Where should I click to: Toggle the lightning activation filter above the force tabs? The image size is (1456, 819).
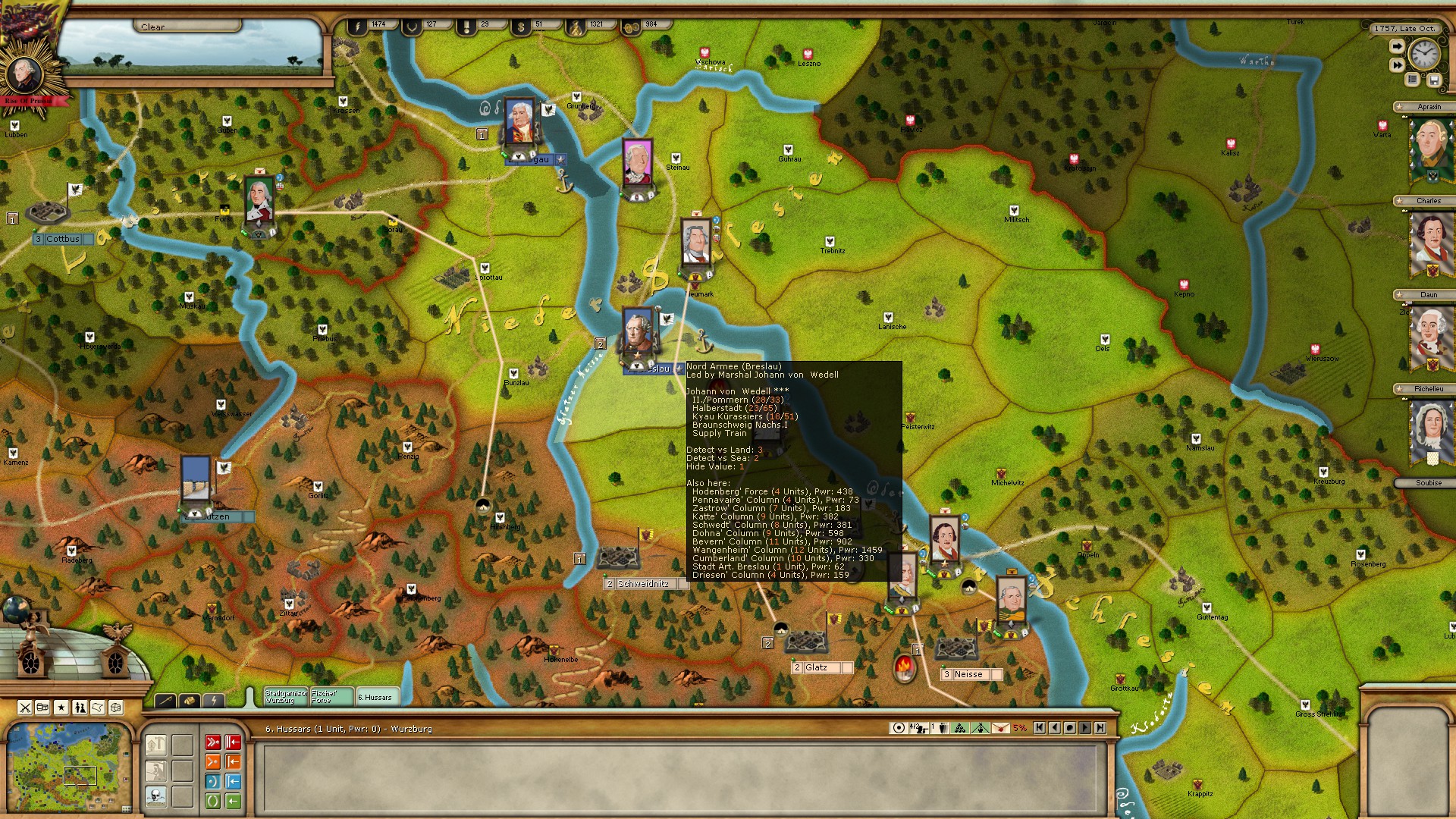214,700
